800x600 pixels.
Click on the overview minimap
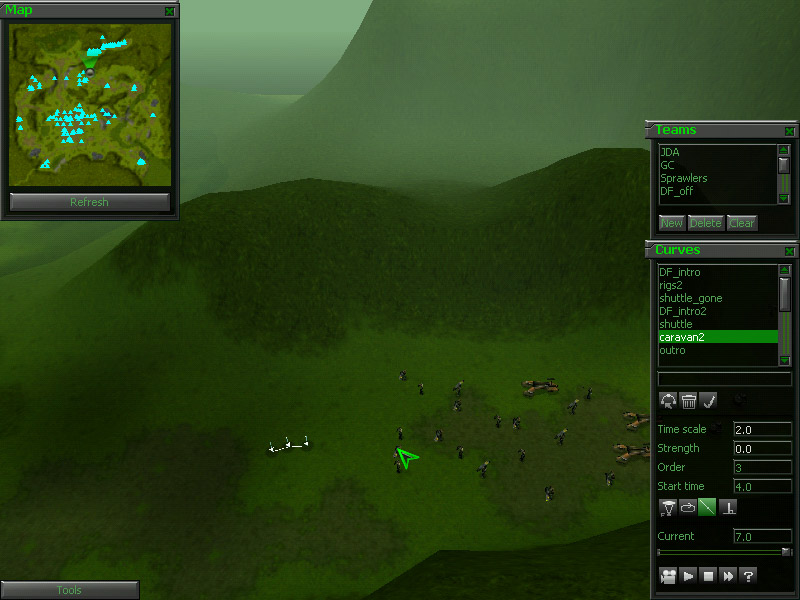[x=89, y=104]
